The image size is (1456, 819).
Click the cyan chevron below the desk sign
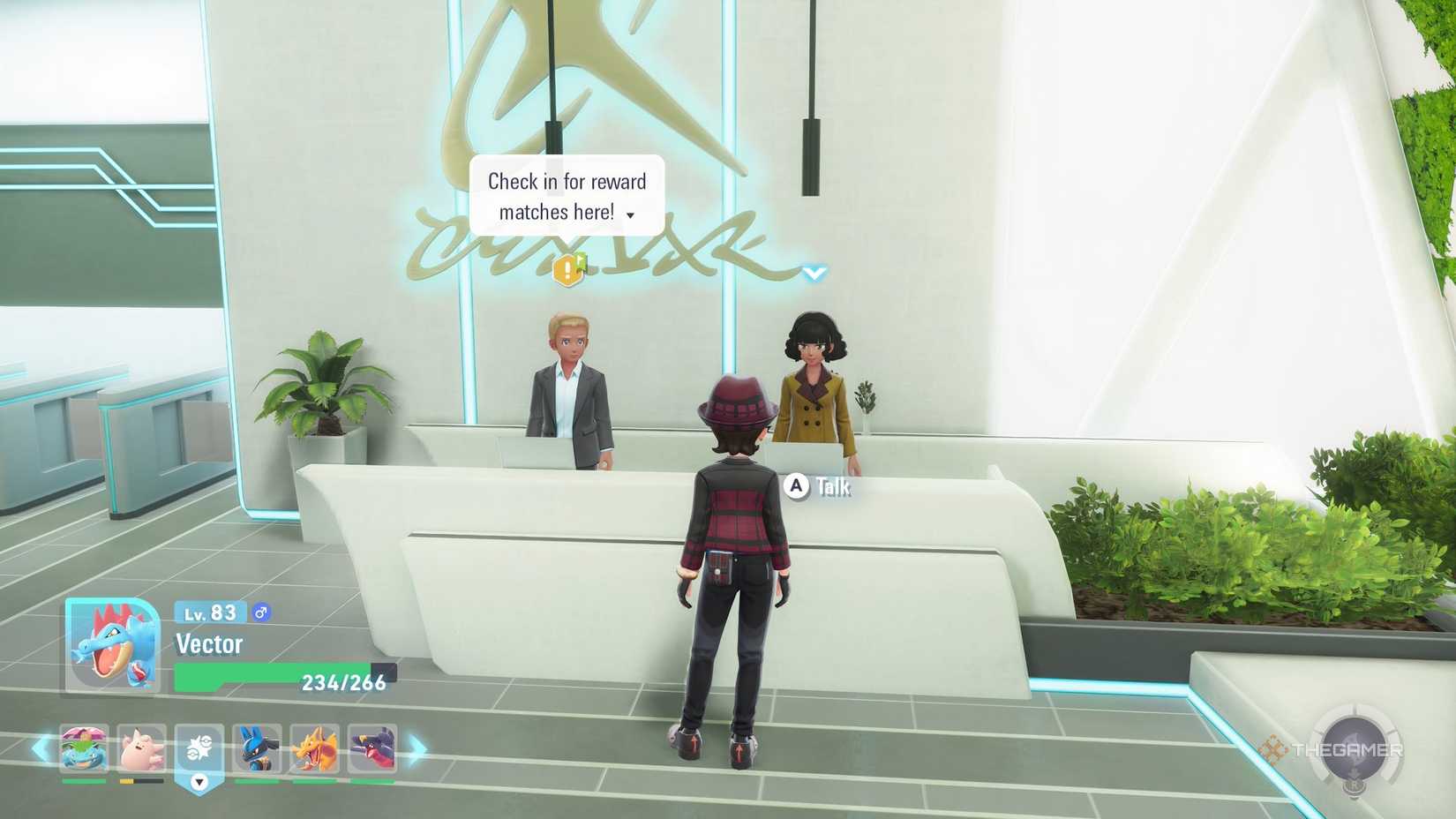[812, 273]
